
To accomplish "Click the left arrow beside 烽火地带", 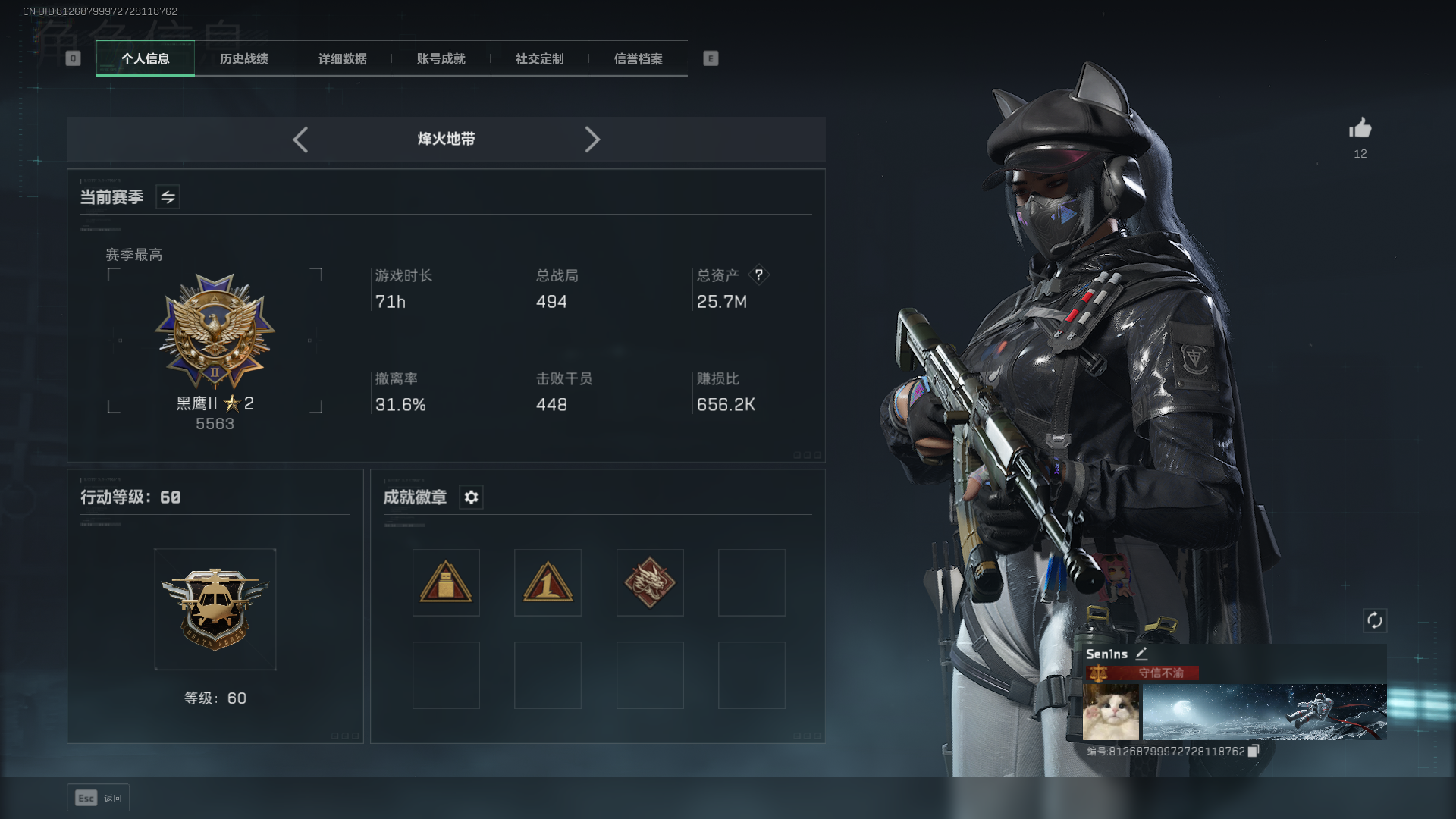I will (x=300, y=140).
